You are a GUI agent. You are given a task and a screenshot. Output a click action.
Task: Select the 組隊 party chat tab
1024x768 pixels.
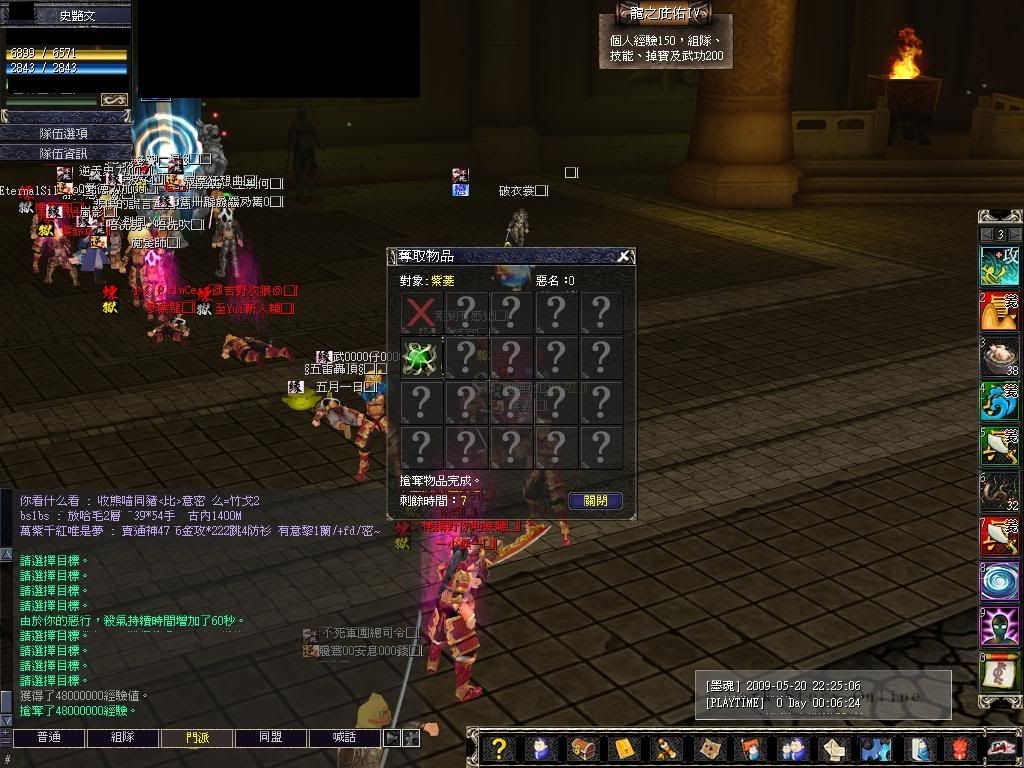123,738
